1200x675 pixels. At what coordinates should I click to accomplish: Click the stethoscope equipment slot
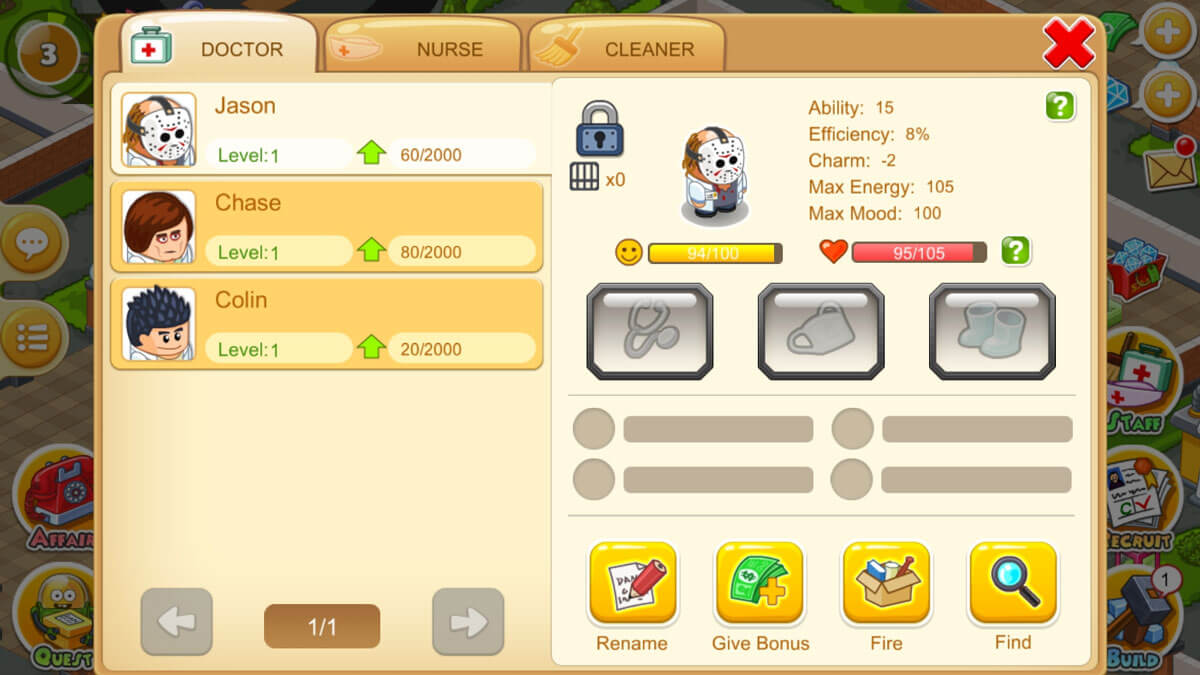[x=650, y=331]
